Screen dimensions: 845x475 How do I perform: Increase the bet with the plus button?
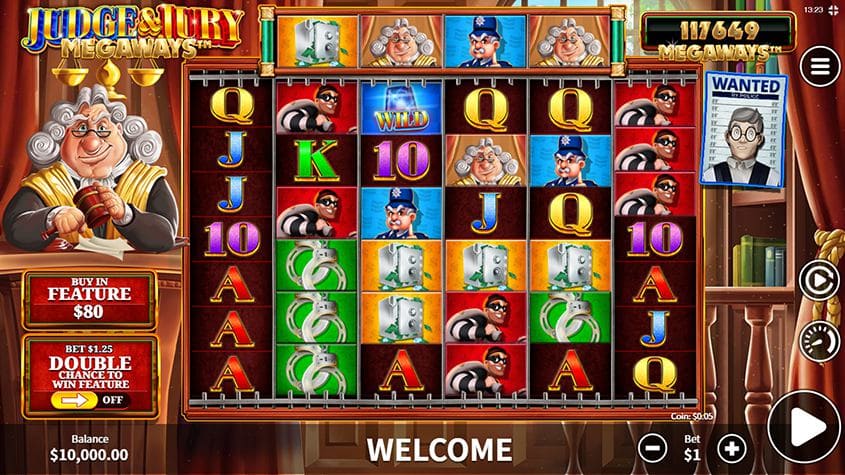tap(732, 447)
